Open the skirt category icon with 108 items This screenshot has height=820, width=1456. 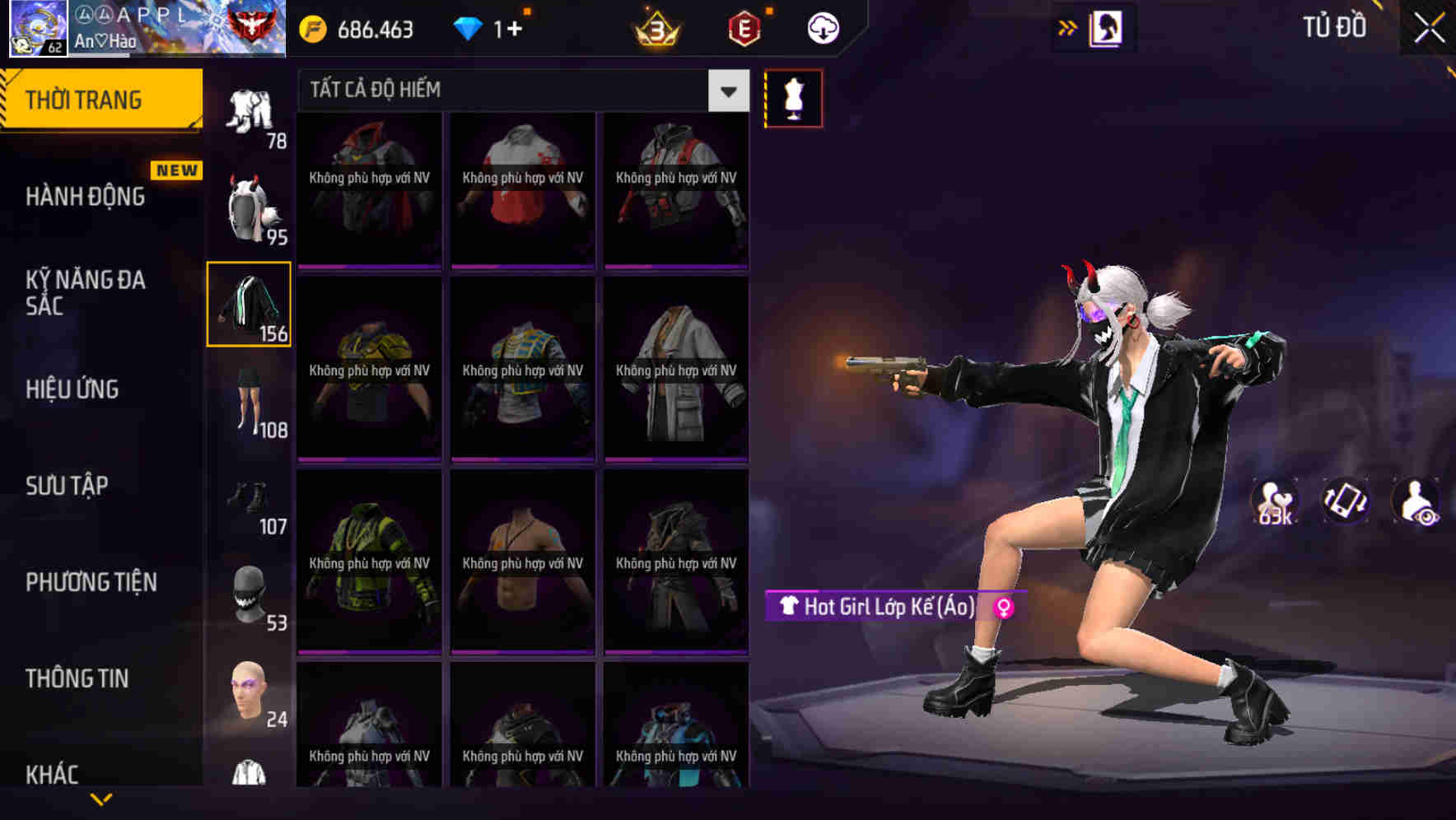[250, 403]
